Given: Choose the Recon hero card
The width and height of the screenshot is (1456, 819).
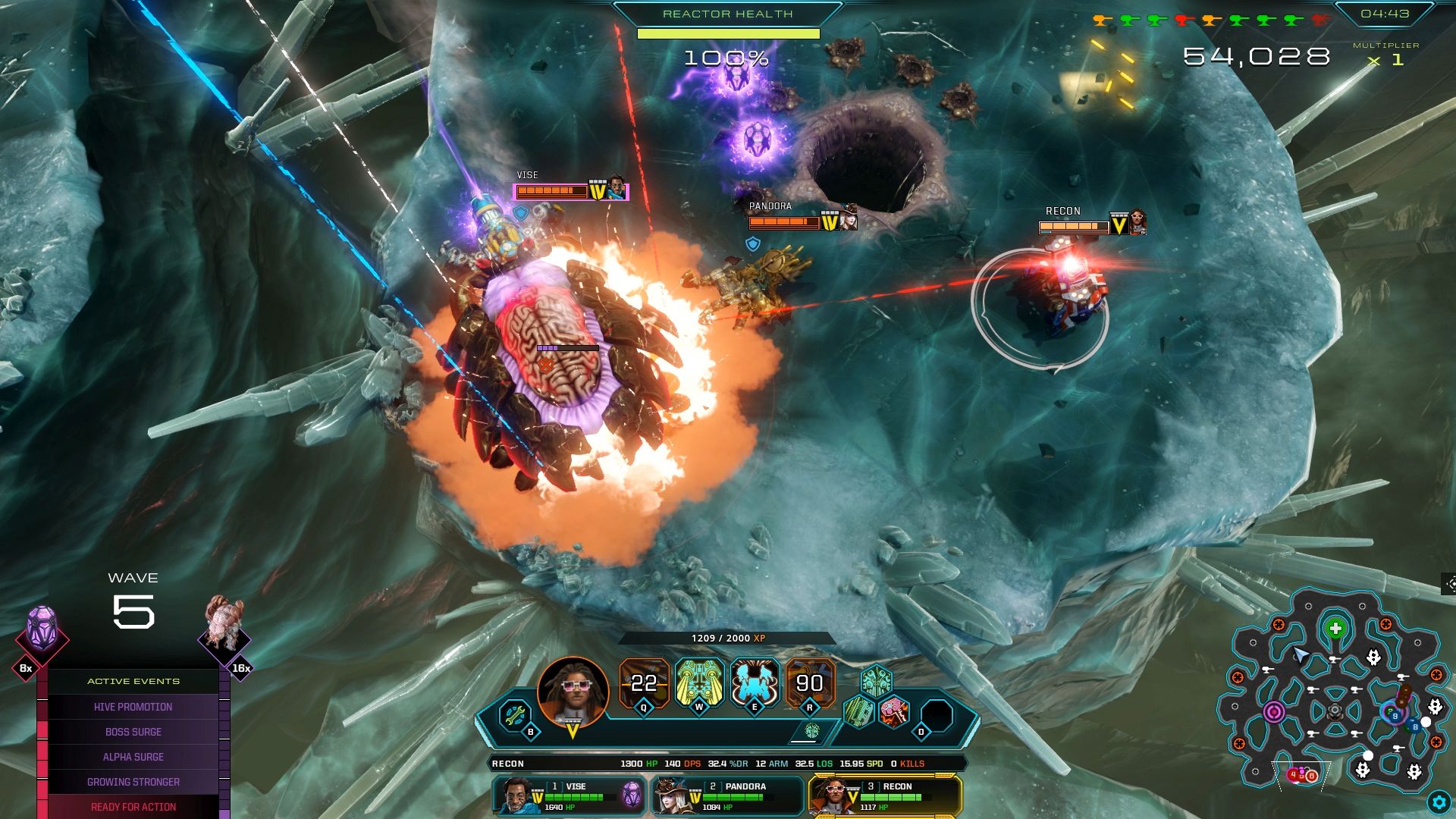Looking at the screenshot, I should pyautogui.click(x=886, y=796).
